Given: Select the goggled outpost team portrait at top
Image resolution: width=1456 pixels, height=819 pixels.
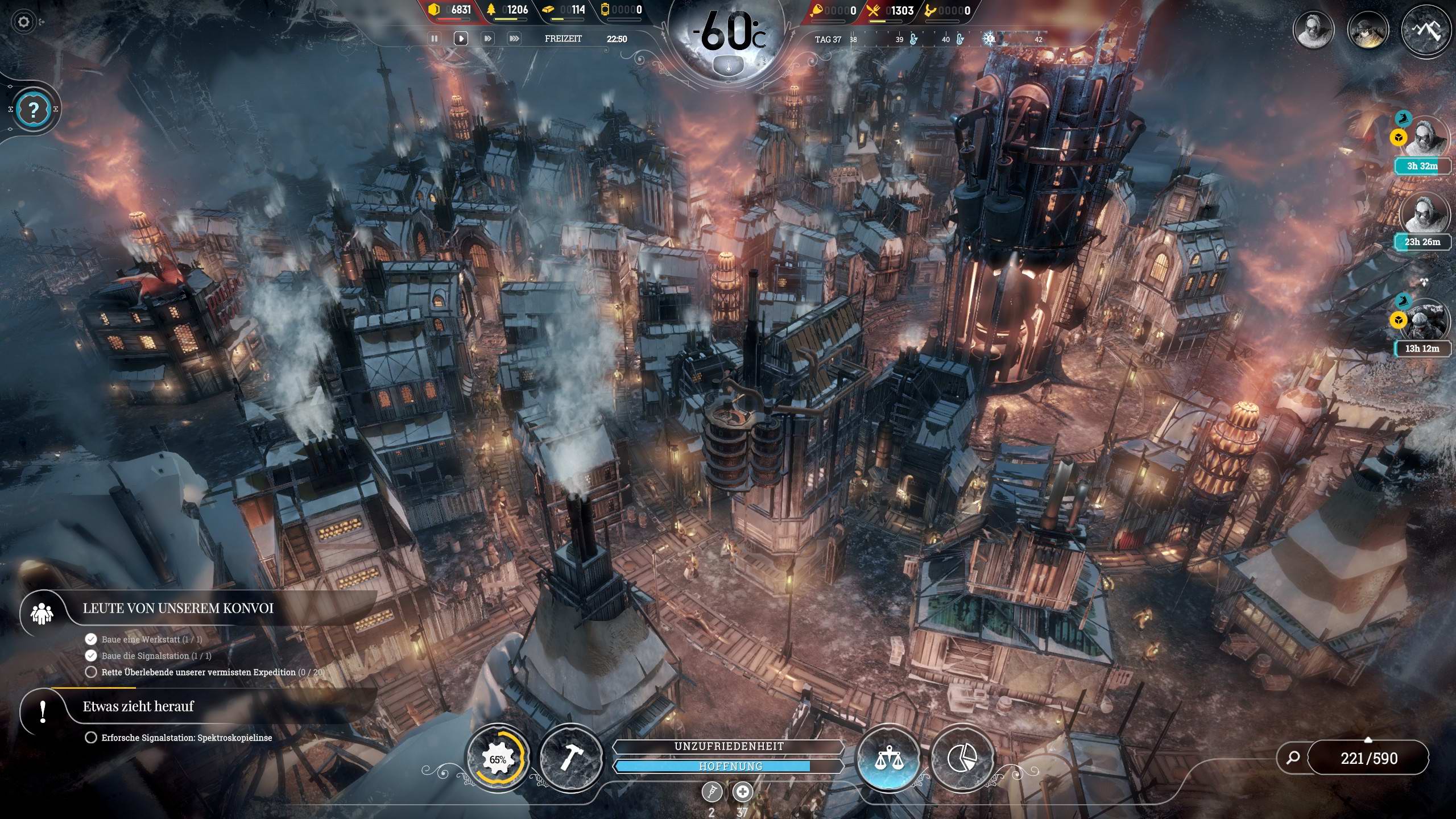Looking at the screenshot, I should pyautogui.click(x=1368, y=30).
